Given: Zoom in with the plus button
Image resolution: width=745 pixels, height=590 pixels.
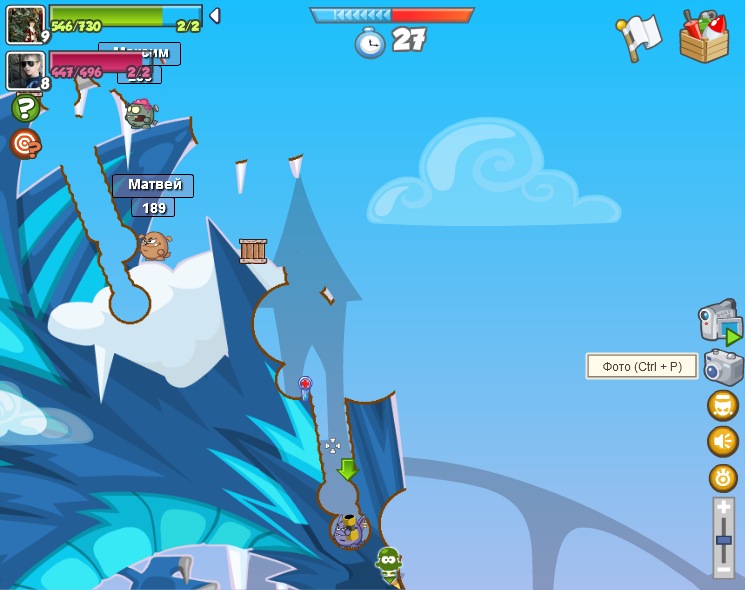Looking at the screenshot, I should point(723,508).
